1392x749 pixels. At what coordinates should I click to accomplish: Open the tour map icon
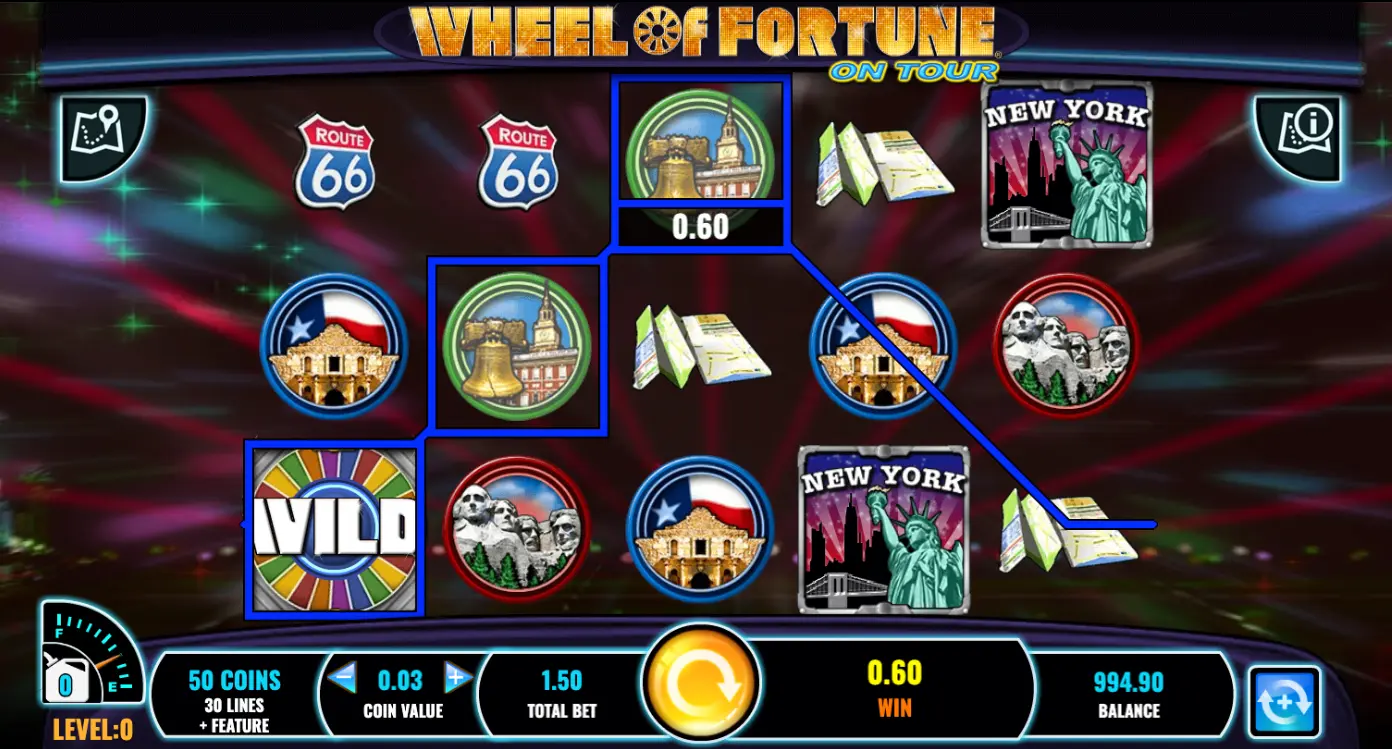(x=101, y=138)
